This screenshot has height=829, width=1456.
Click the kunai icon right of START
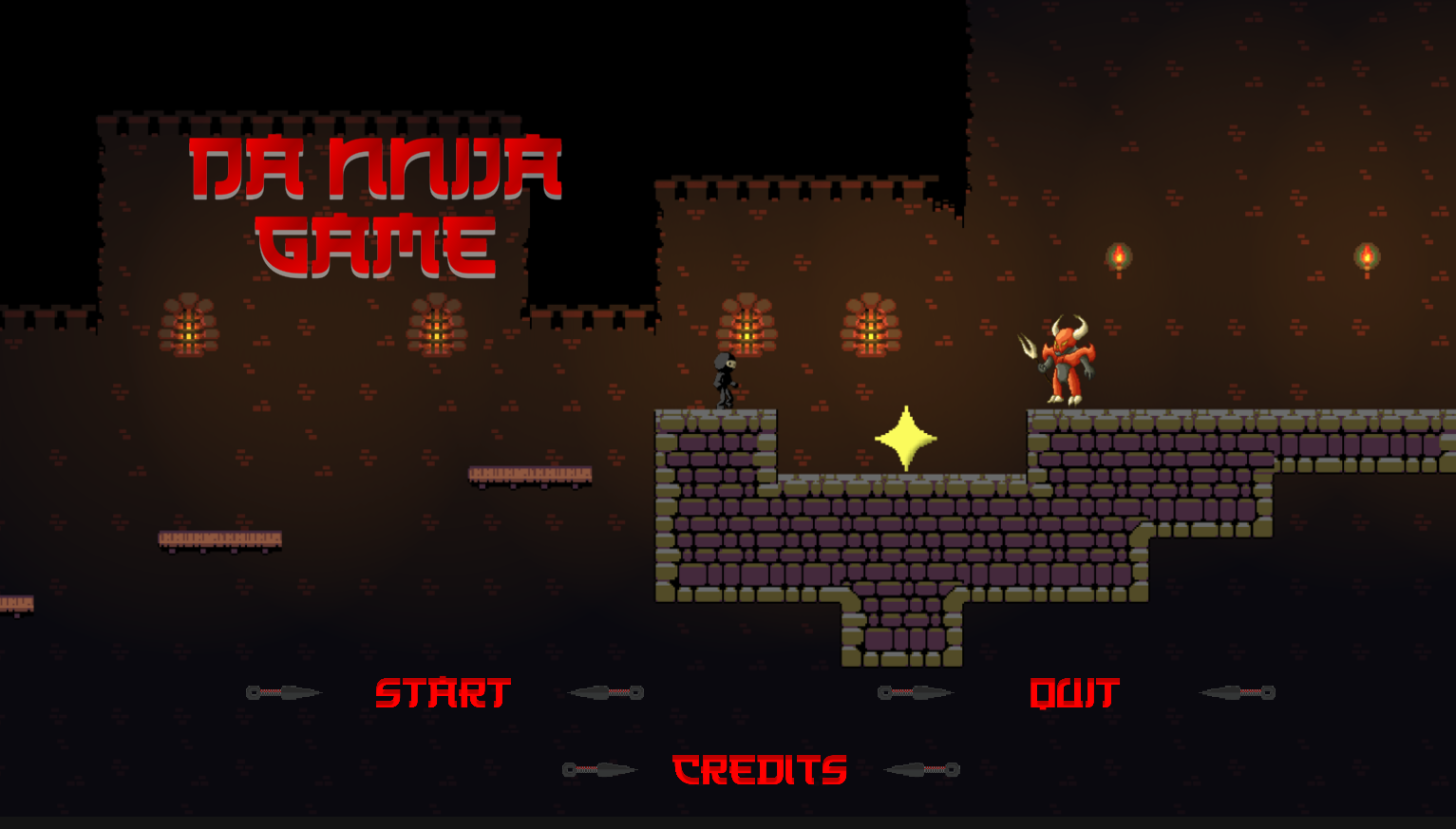605,692
